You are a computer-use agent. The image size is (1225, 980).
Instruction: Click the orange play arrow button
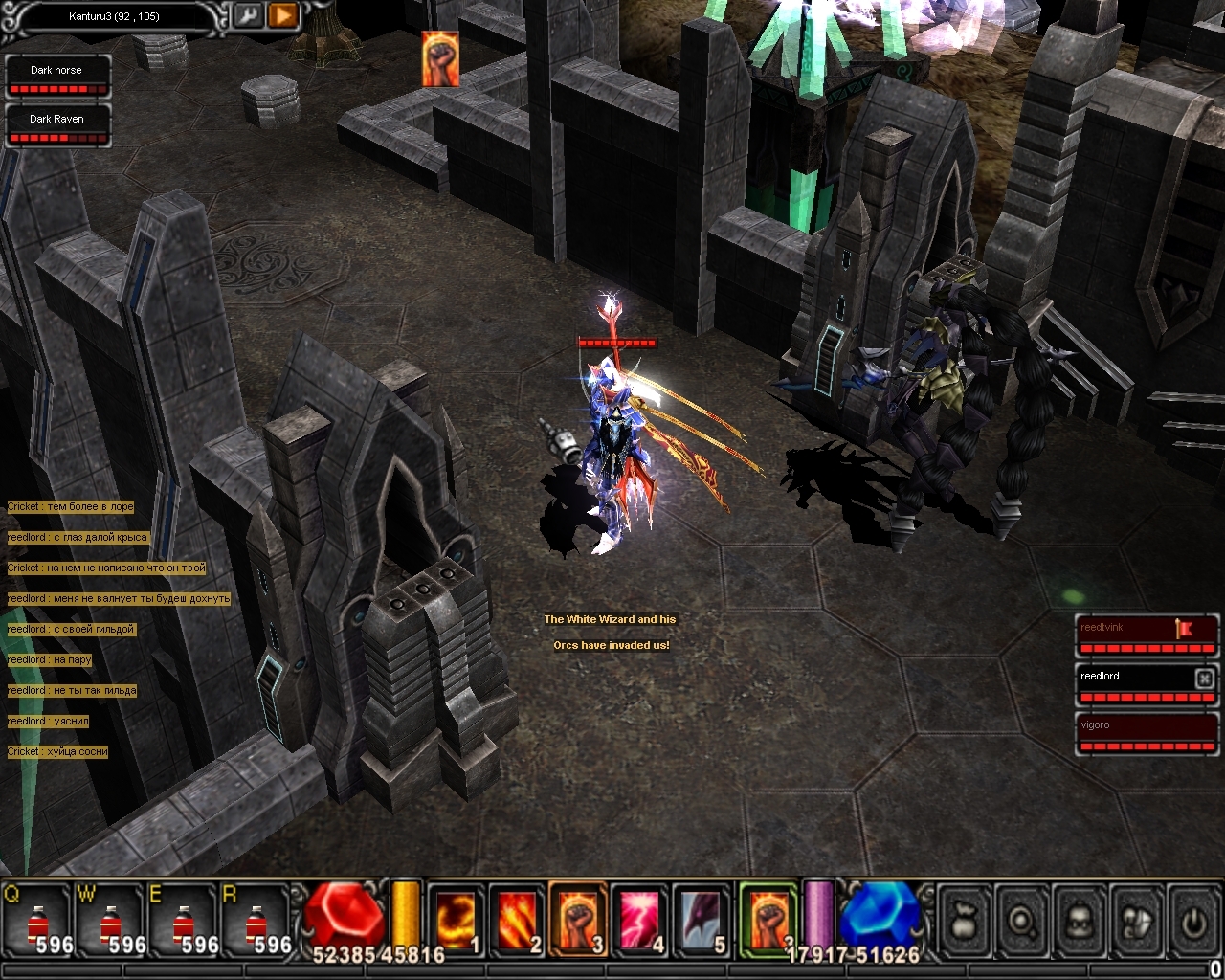(282, 15)
